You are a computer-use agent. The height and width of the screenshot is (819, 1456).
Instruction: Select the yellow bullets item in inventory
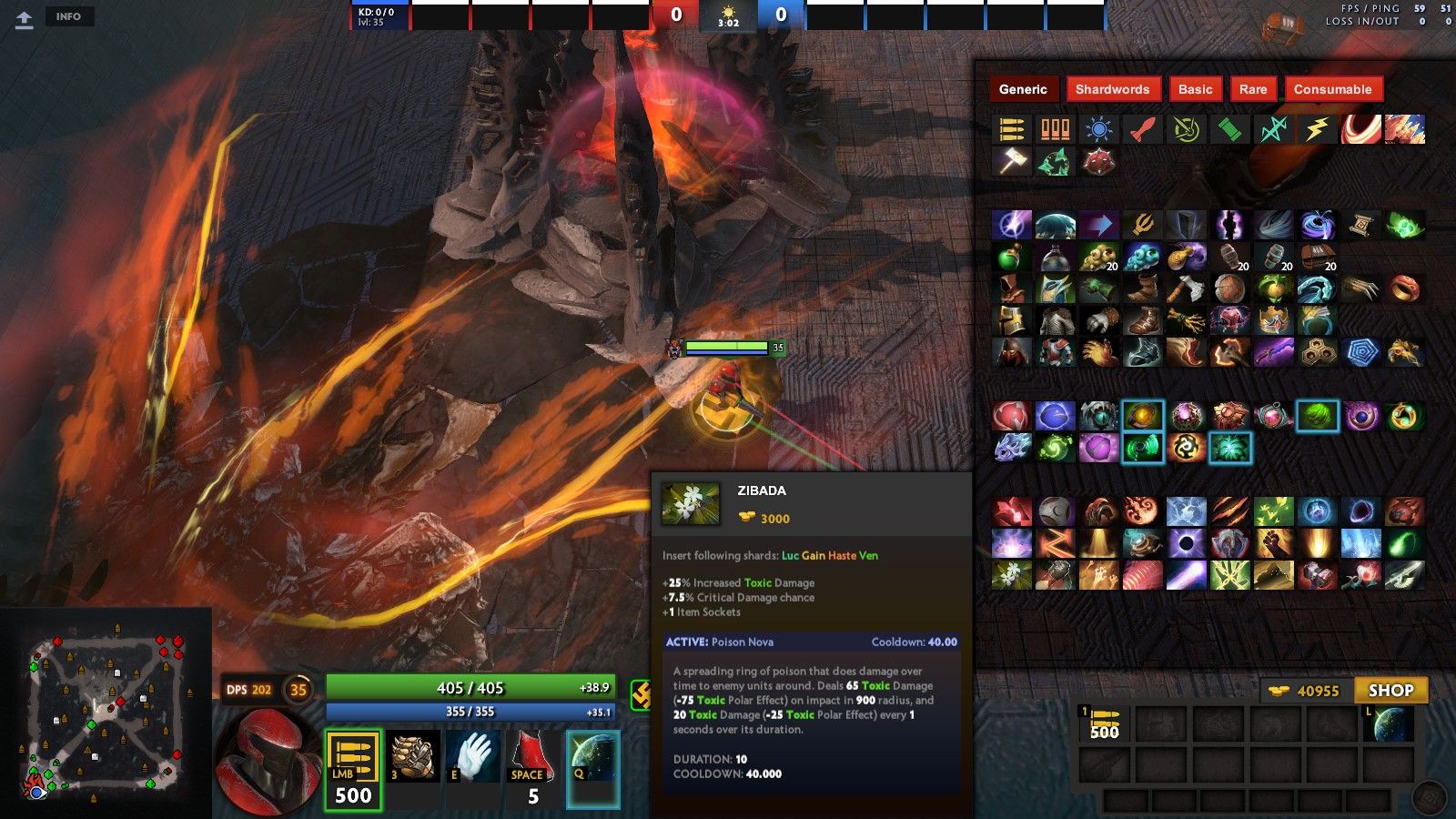click(x=1105, y=723)
